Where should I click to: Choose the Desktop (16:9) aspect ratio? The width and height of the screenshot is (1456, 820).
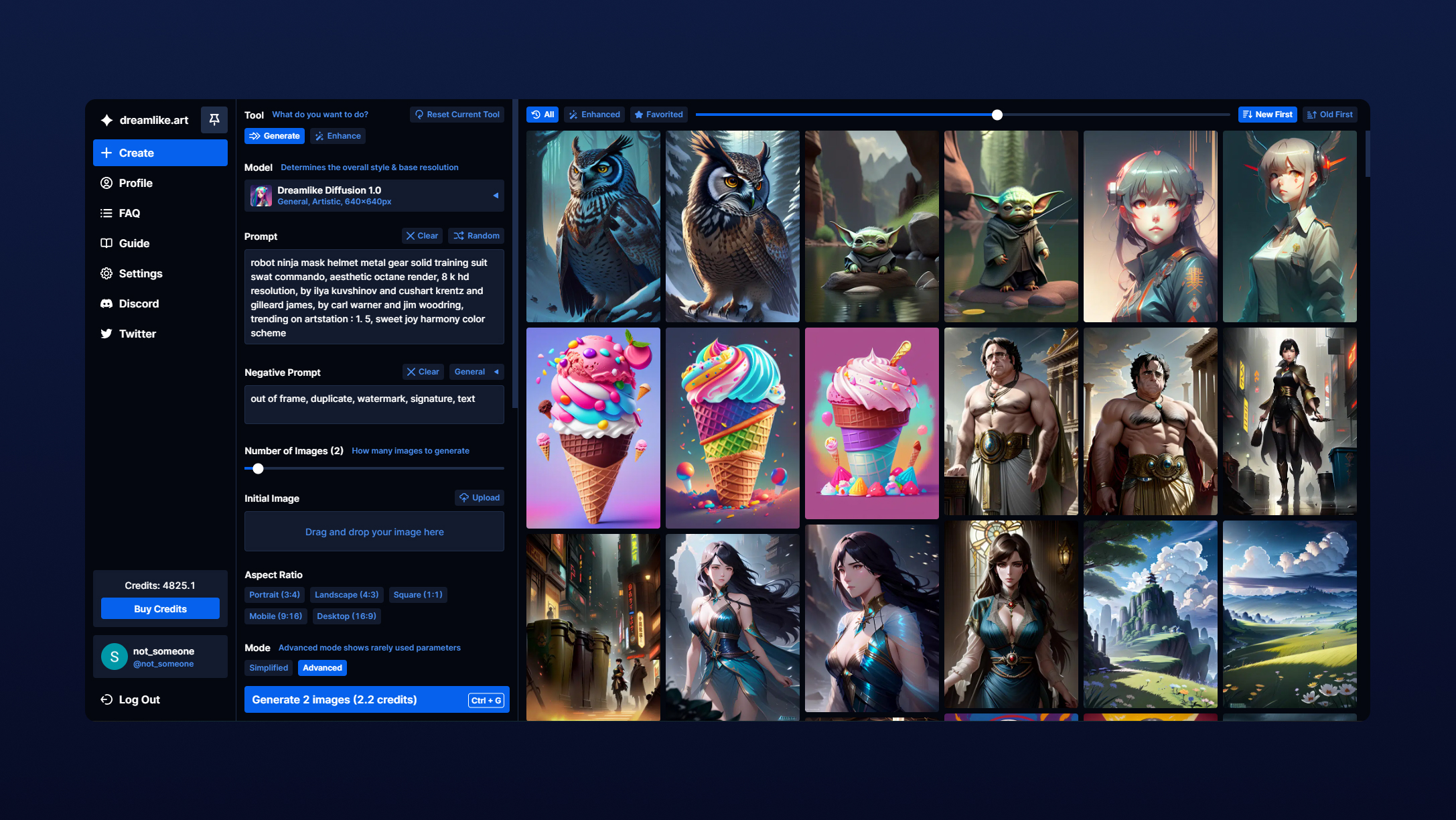346,616
